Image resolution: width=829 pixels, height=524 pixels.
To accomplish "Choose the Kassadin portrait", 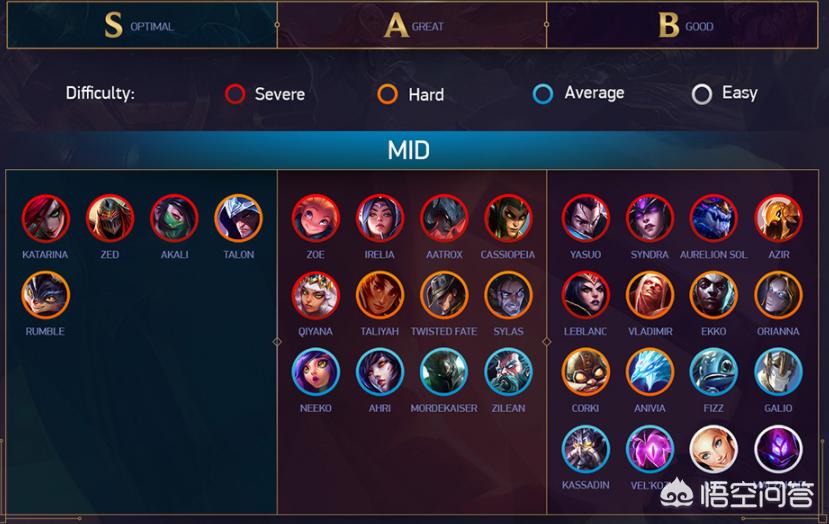I will pos(585,449).
